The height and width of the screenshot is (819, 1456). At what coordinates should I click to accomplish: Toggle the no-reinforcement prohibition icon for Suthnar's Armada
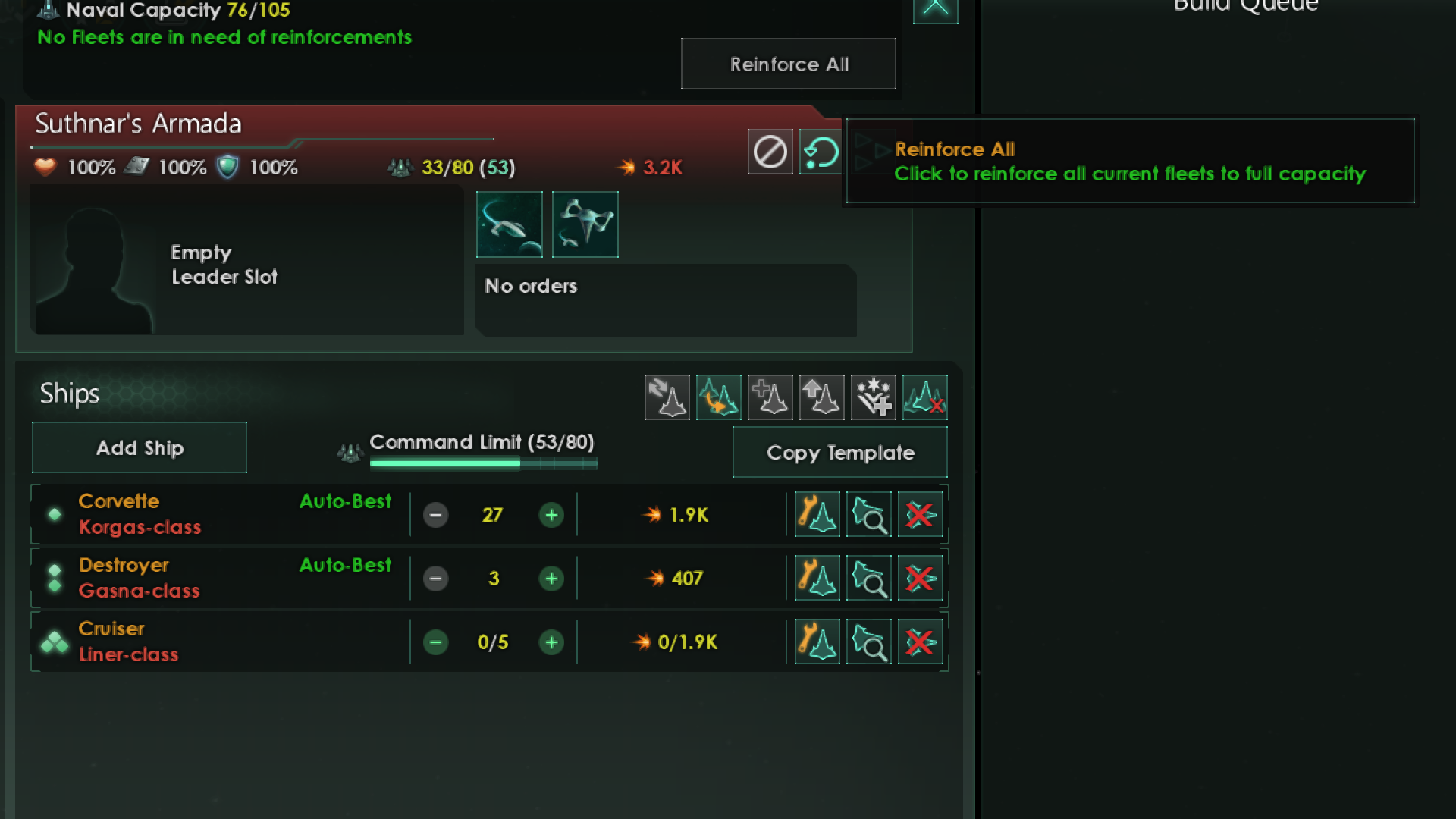770,152
